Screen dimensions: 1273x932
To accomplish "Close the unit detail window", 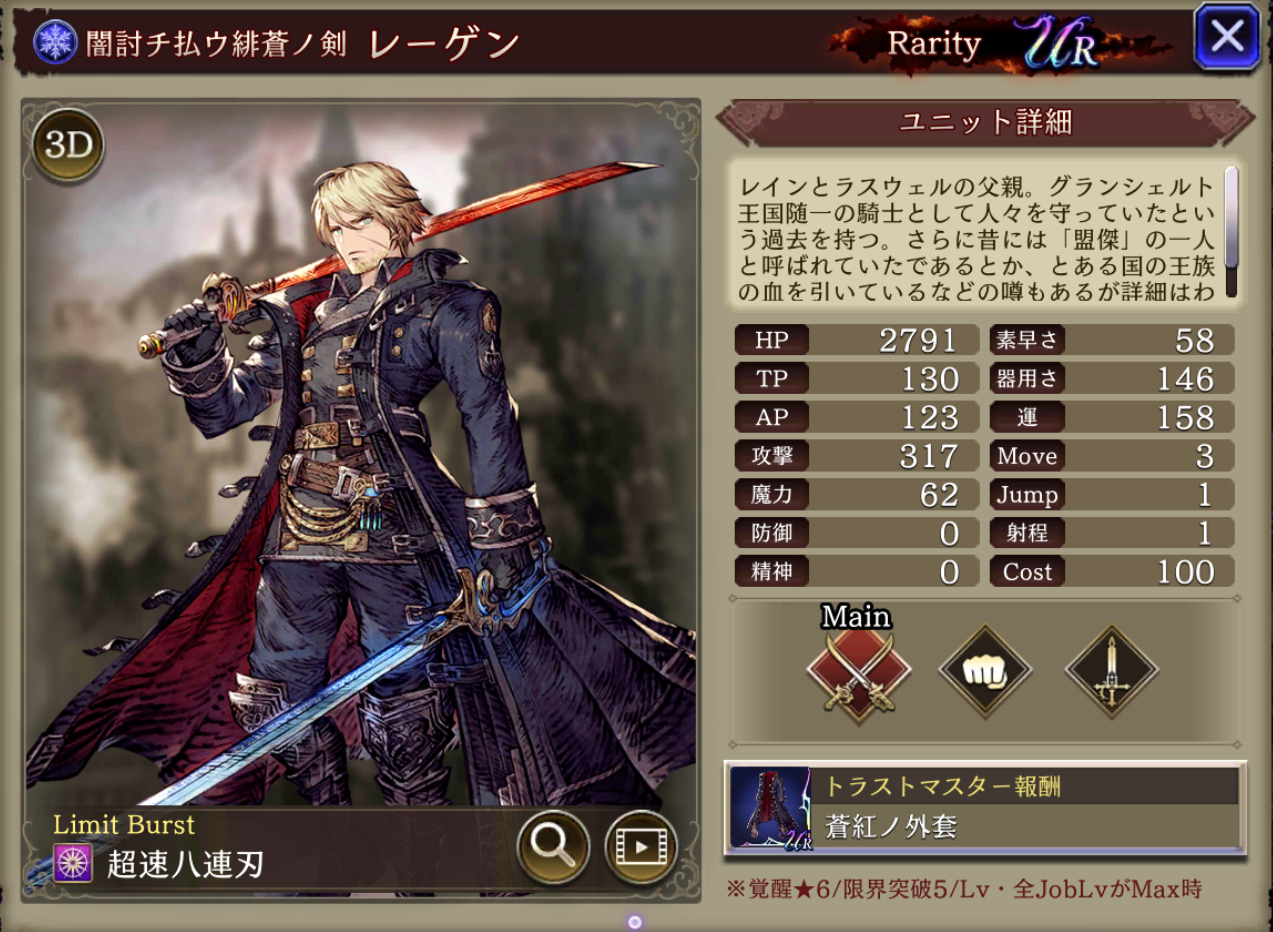I will click(x=1226, y=38).
